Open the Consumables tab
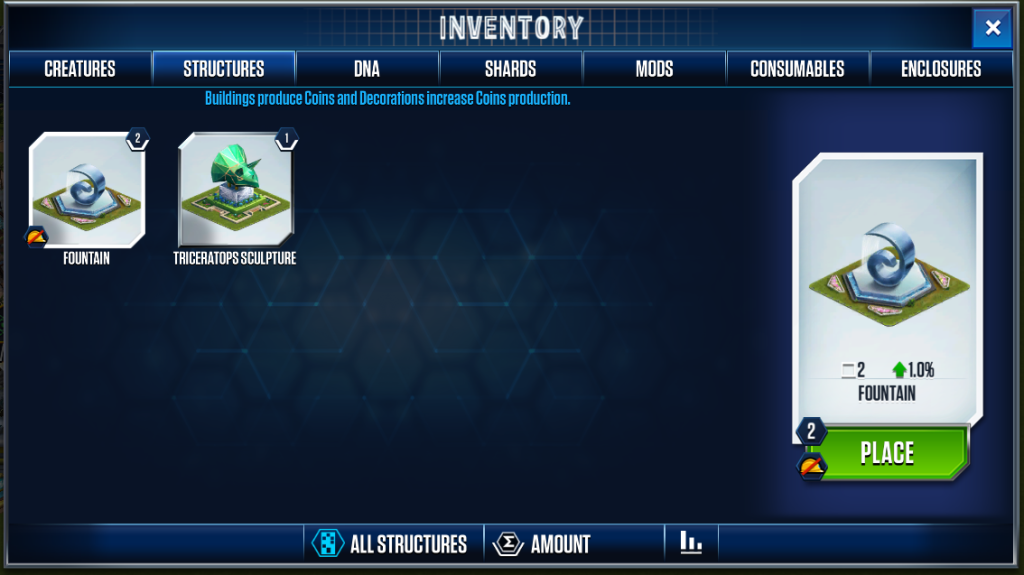The height and width of the screenshot is (575, 1024). pyautogui.click(x=797, y=69)
